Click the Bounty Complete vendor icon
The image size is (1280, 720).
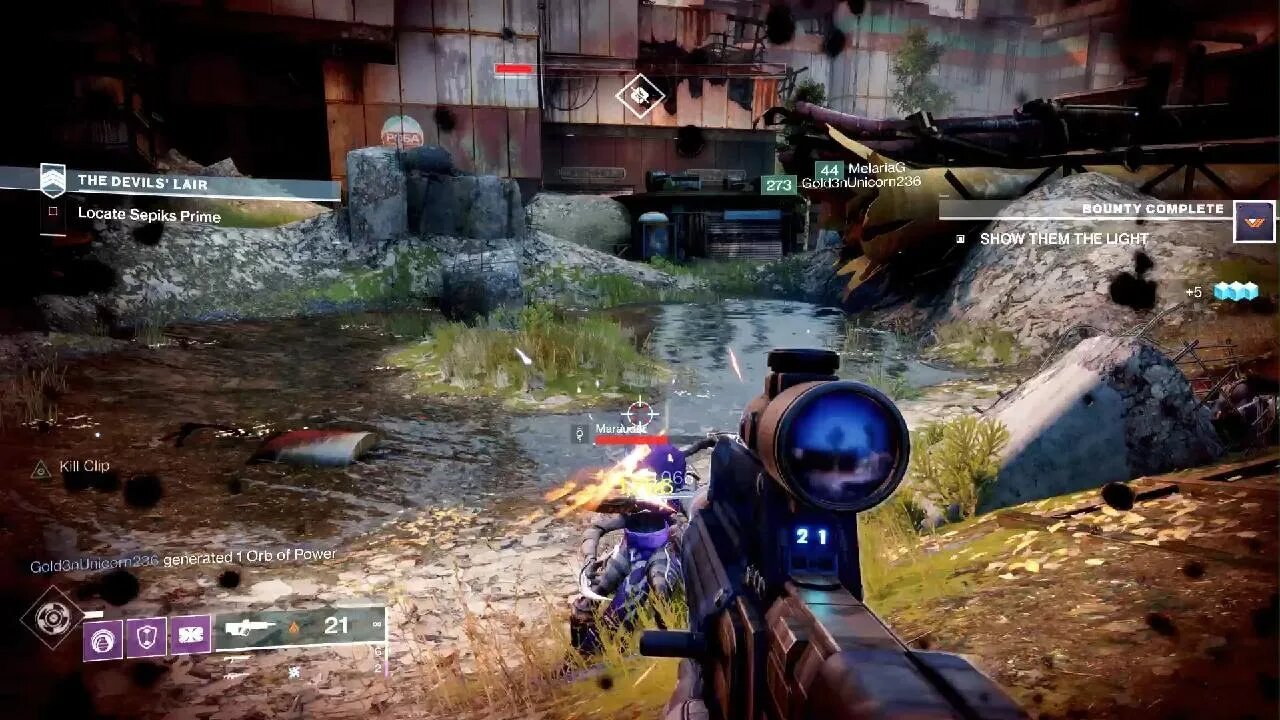[1253, 221]
